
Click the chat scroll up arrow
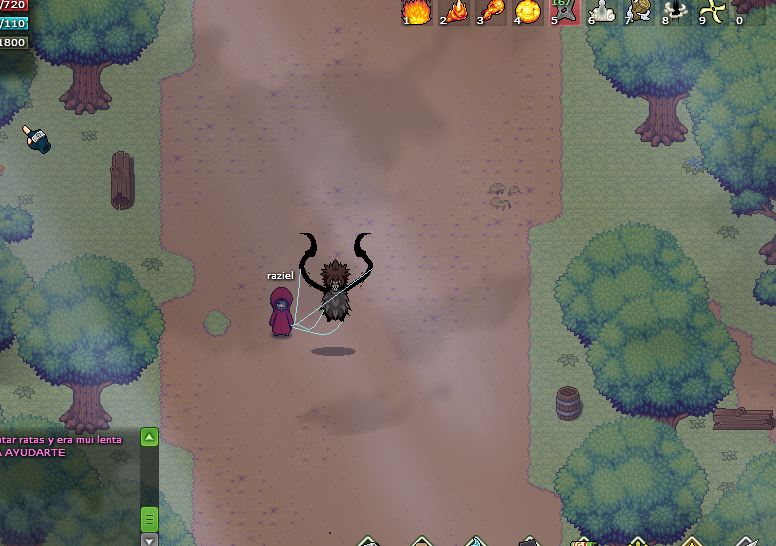pyautogui.click(x=149, y=437)
